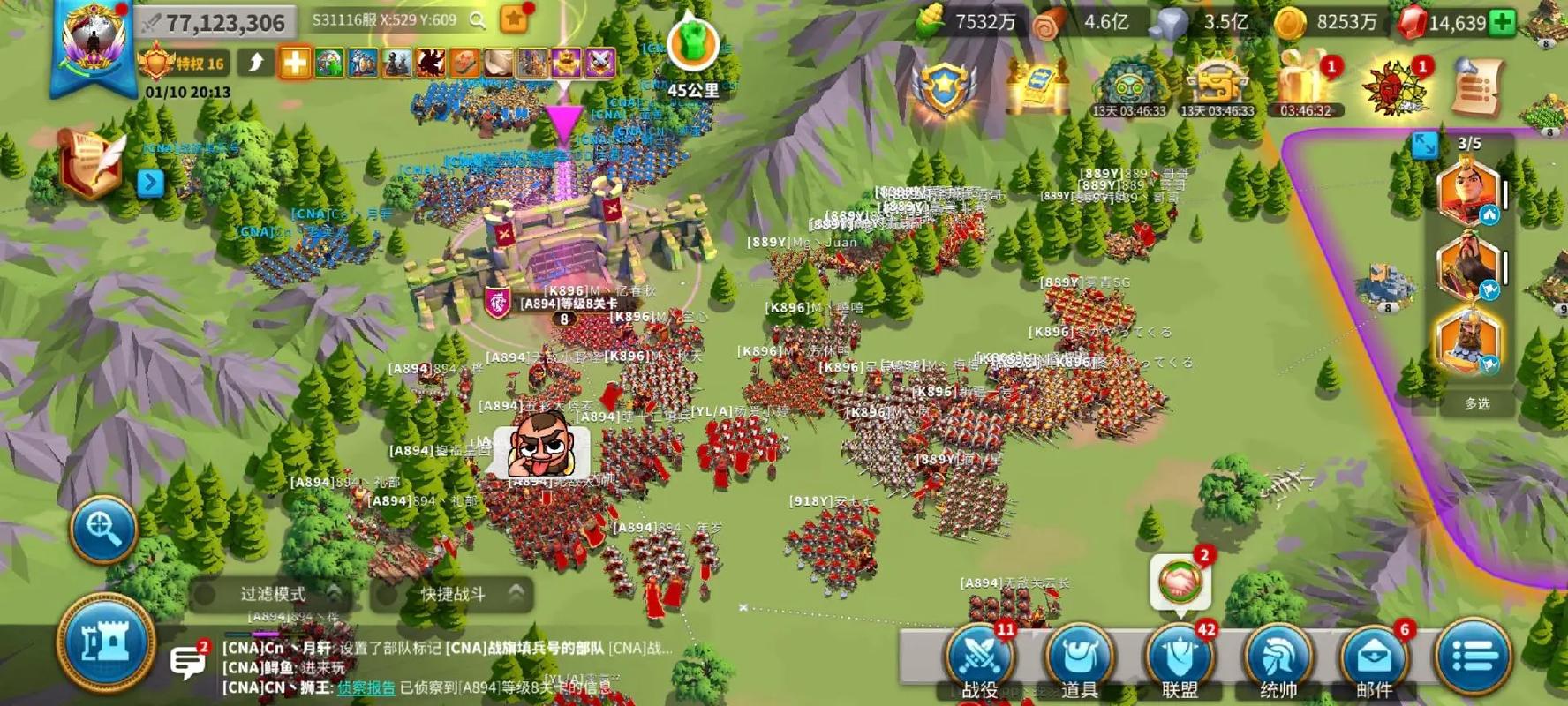Open the bookmarks star button
Screen dimensions: 1568x706
(x=514, y=19)
